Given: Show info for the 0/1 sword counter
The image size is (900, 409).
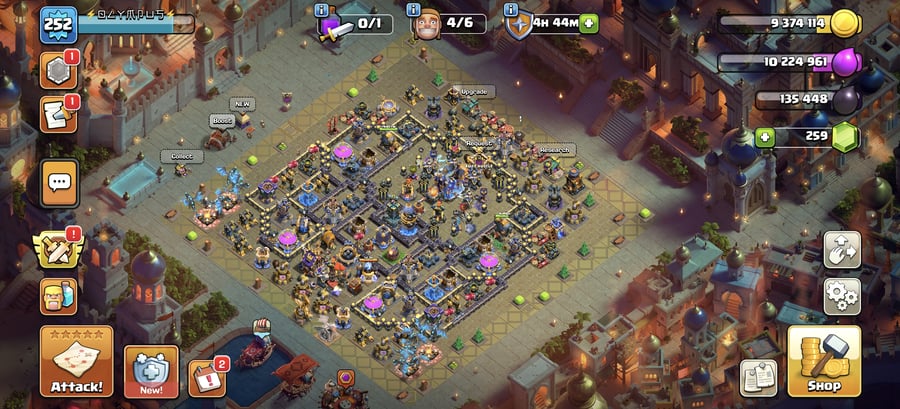Looking at the screenshot, I should (x=322, y=10).
